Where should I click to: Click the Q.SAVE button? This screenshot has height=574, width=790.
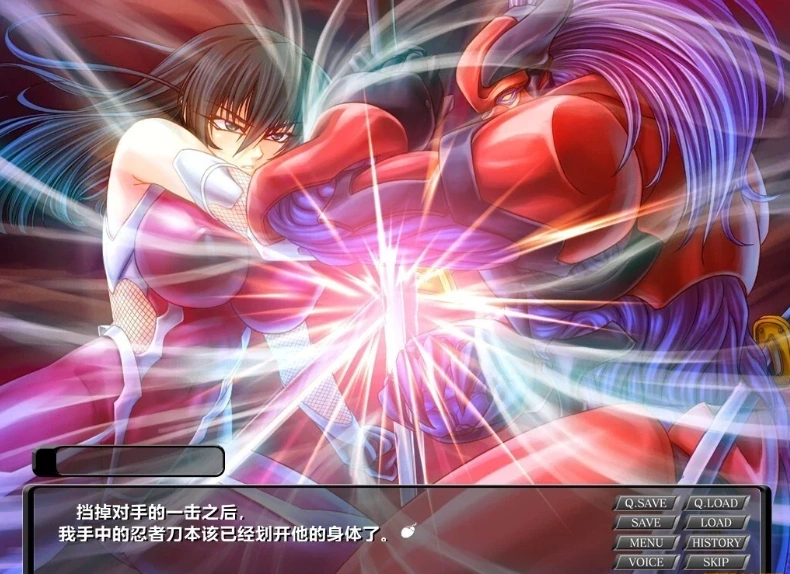point(645,503)
